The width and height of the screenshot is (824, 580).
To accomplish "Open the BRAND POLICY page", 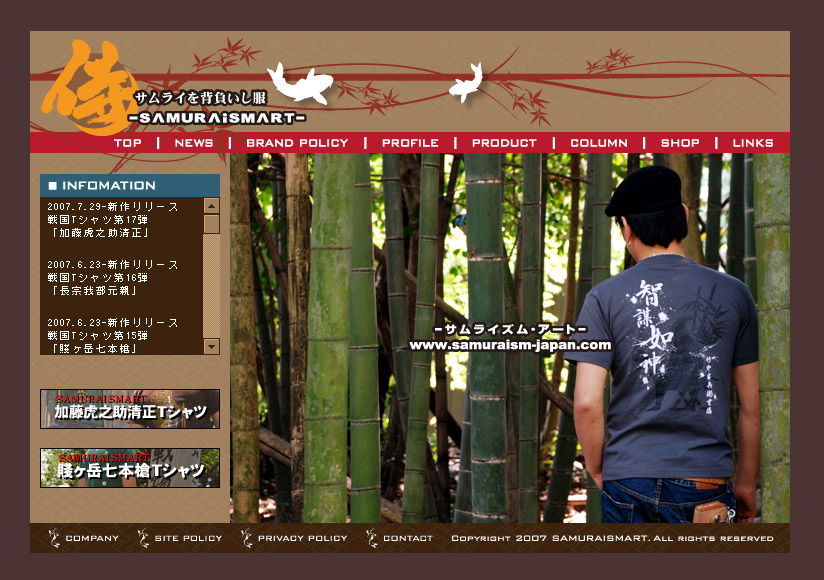I will point(297,143).
